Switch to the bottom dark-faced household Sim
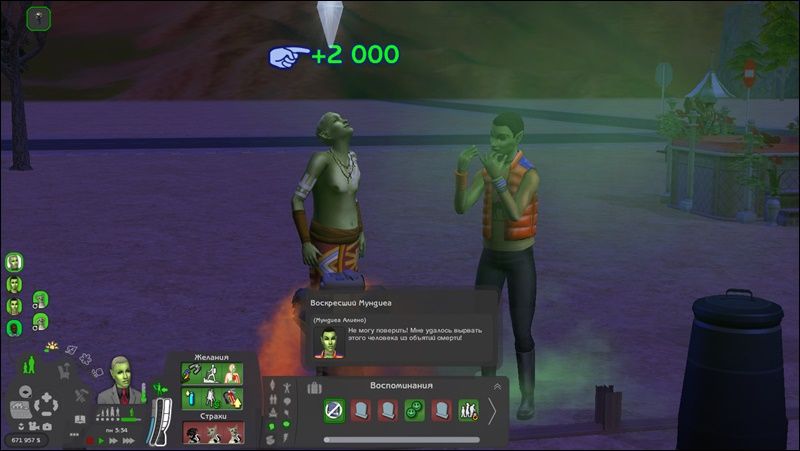The height and width of the screenshot is (451, 800). [x=14, y=328]
